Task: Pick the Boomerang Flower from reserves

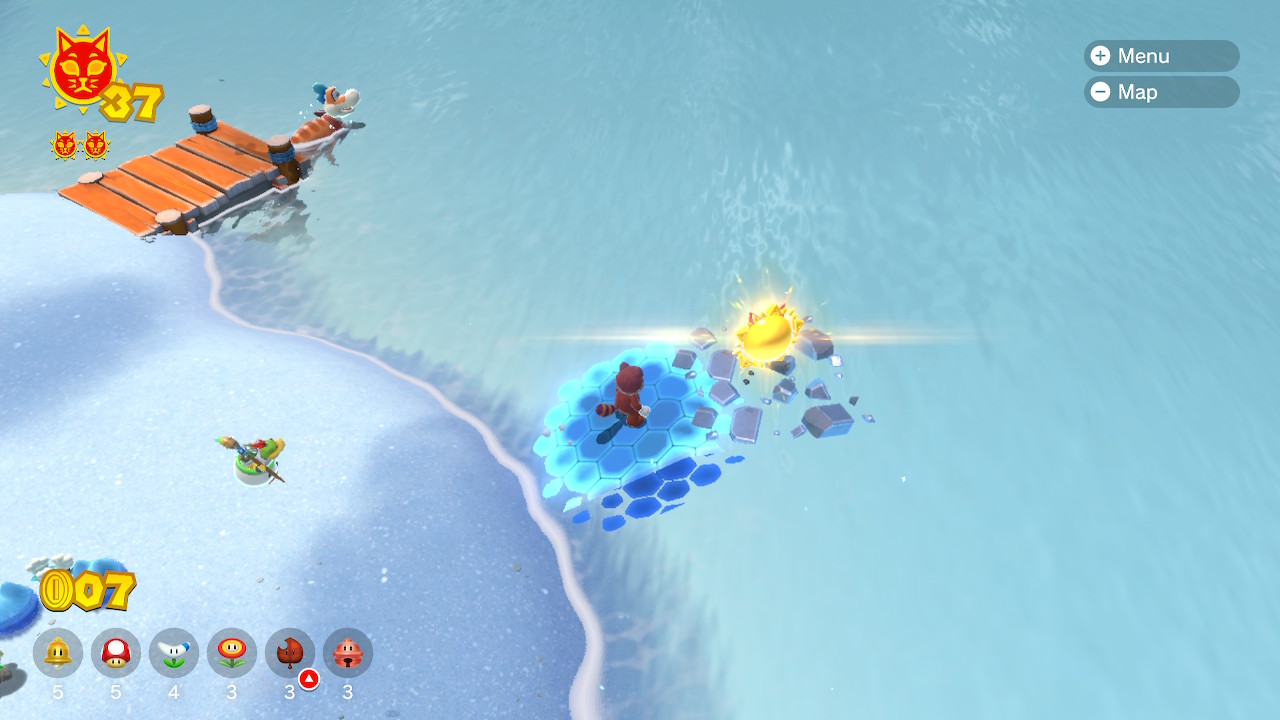Action: (x=174, y=653)
